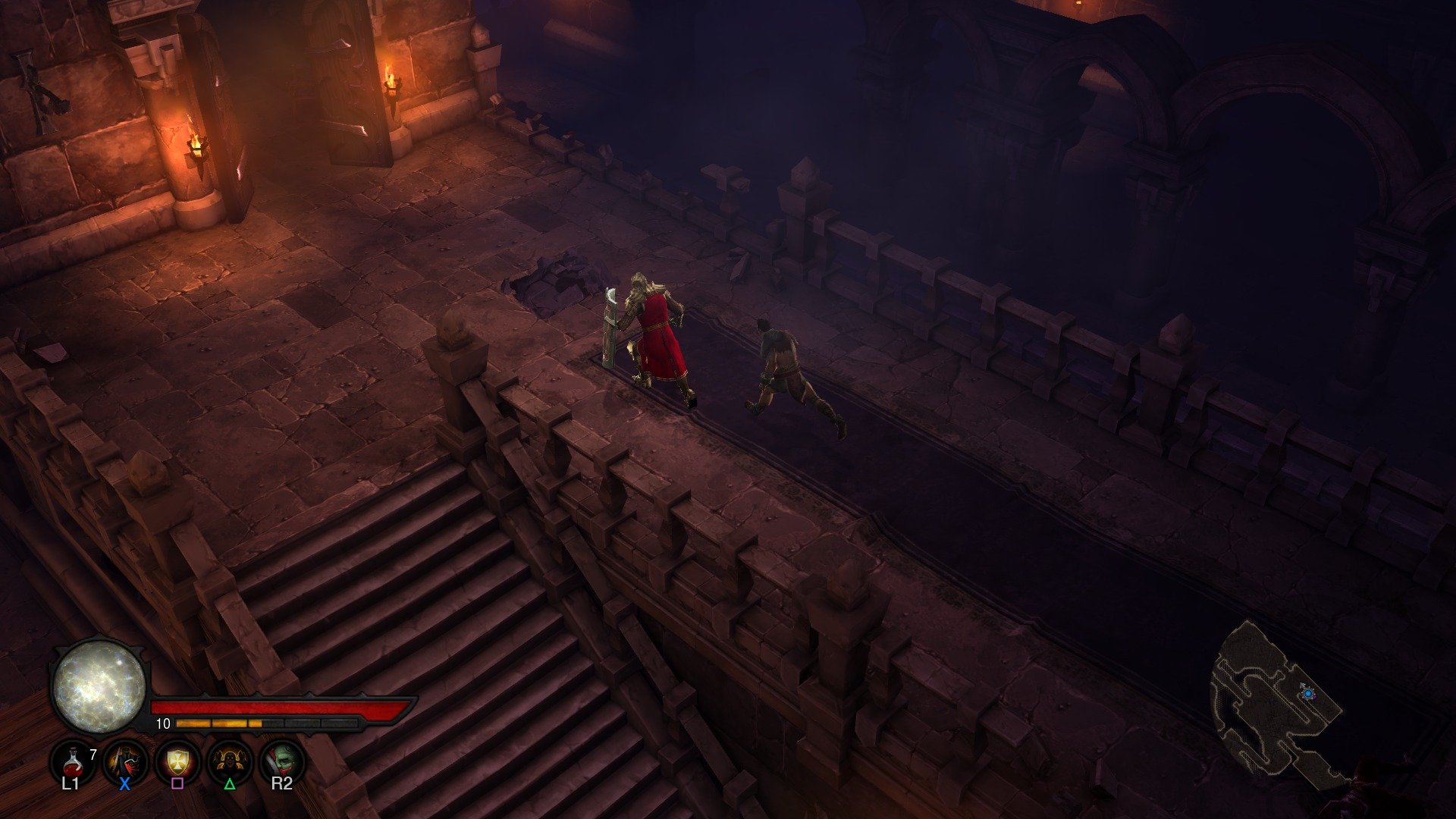Screen dimensions: 1456x819
Task: Select the X button attack skill icon
Action: pos(124,762)
